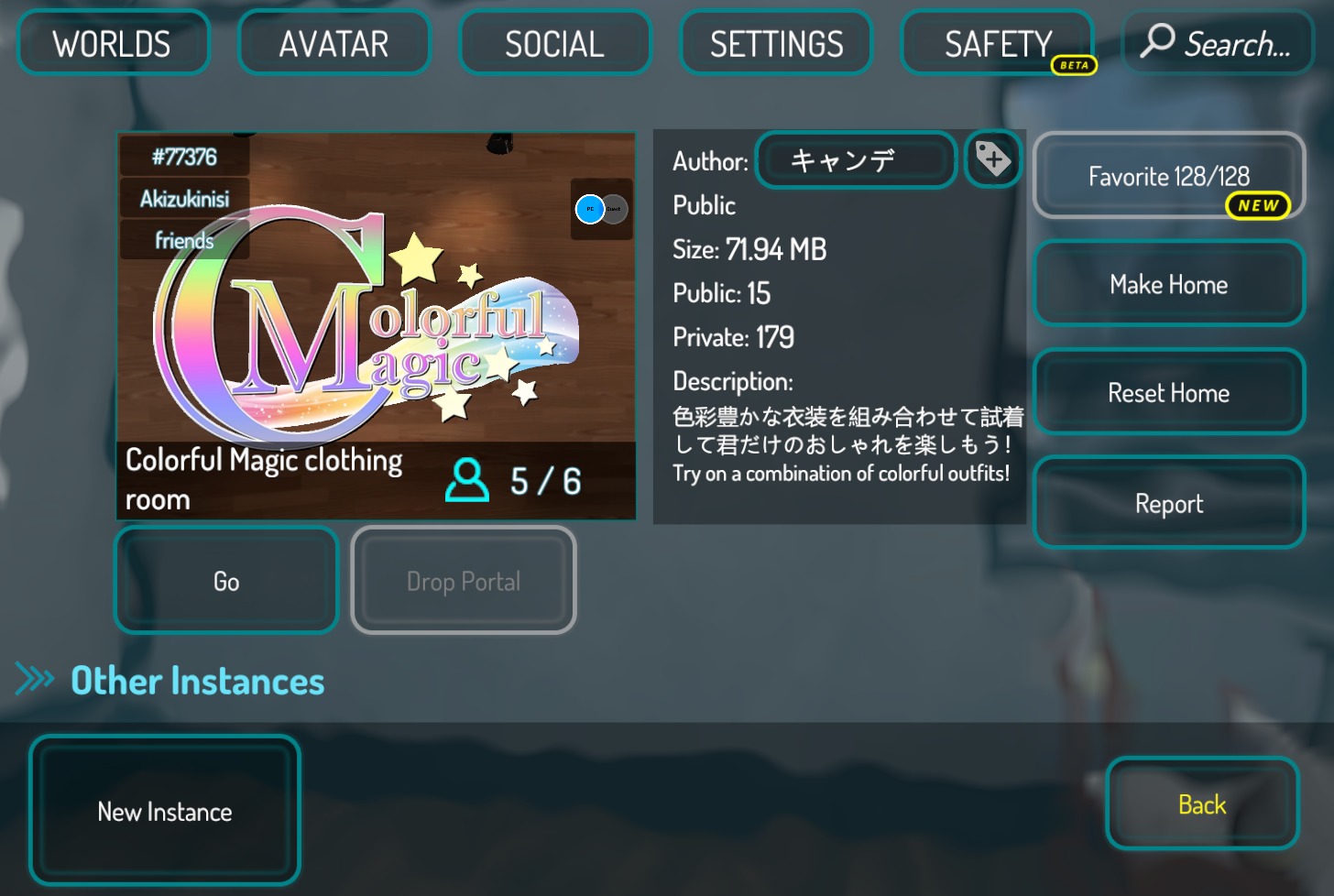Click Make Home for this world

(x=1168, y=283)
